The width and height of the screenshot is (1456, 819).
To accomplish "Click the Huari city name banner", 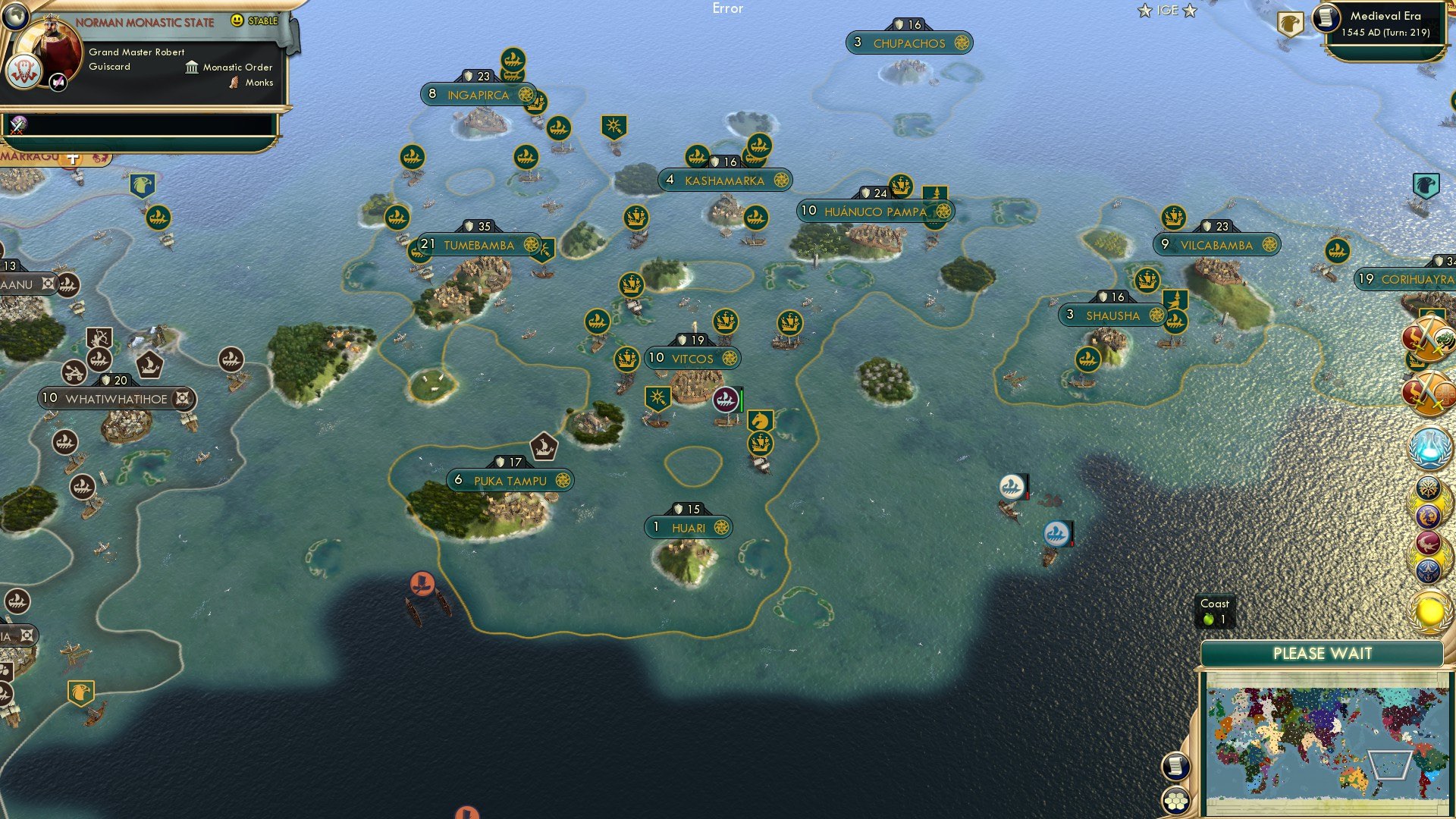I will (x=687, y=526).
